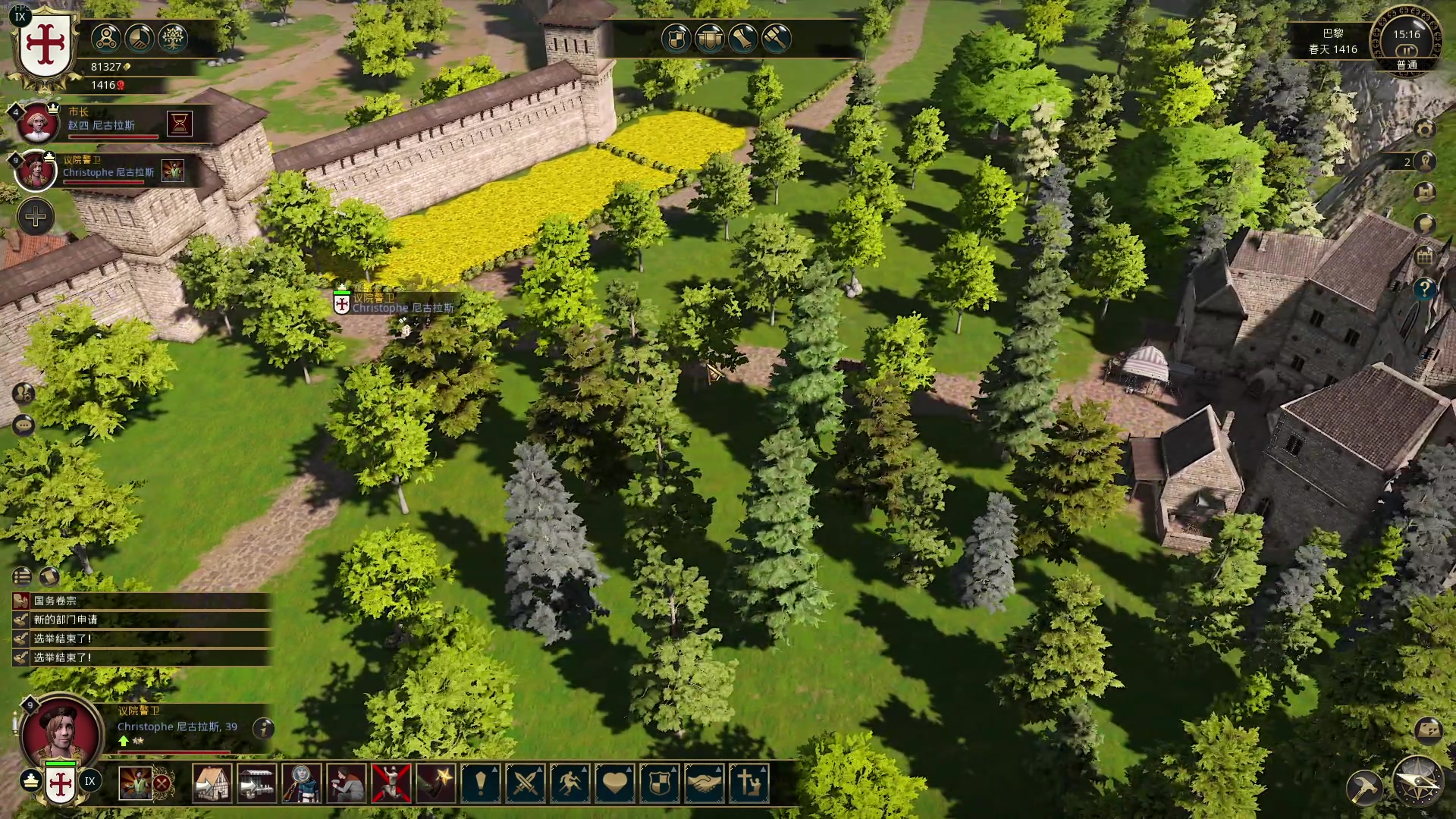Cancel the current action with red X

(x=162, y=783)
